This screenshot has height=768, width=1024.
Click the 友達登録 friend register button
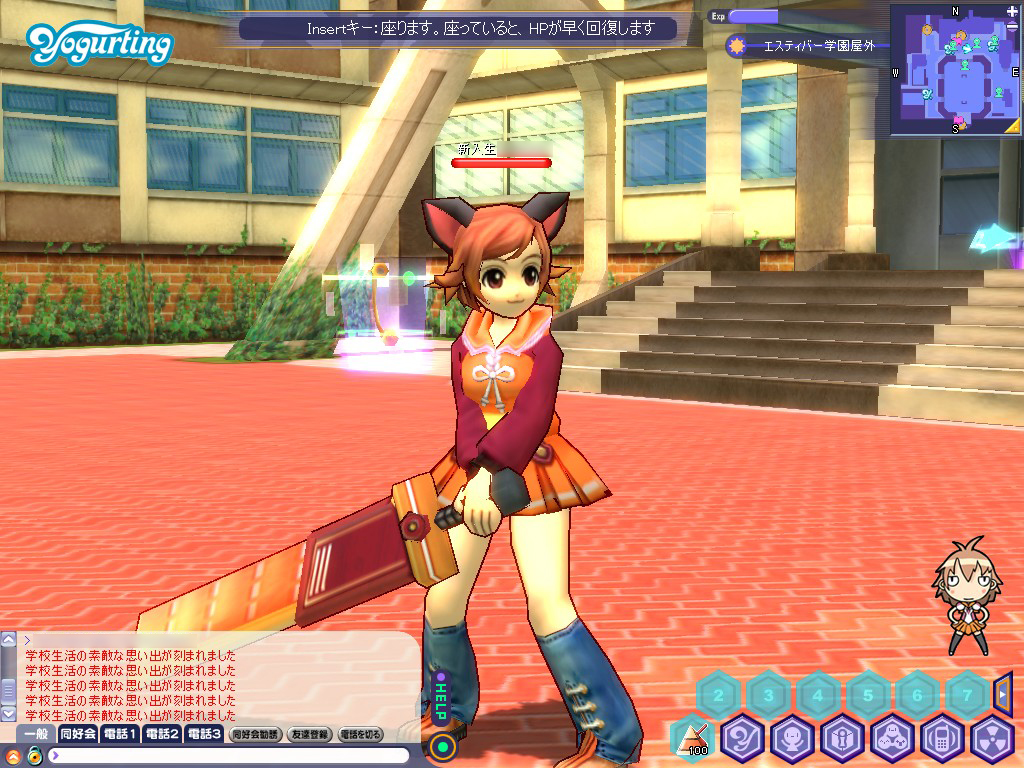[308, 734]
